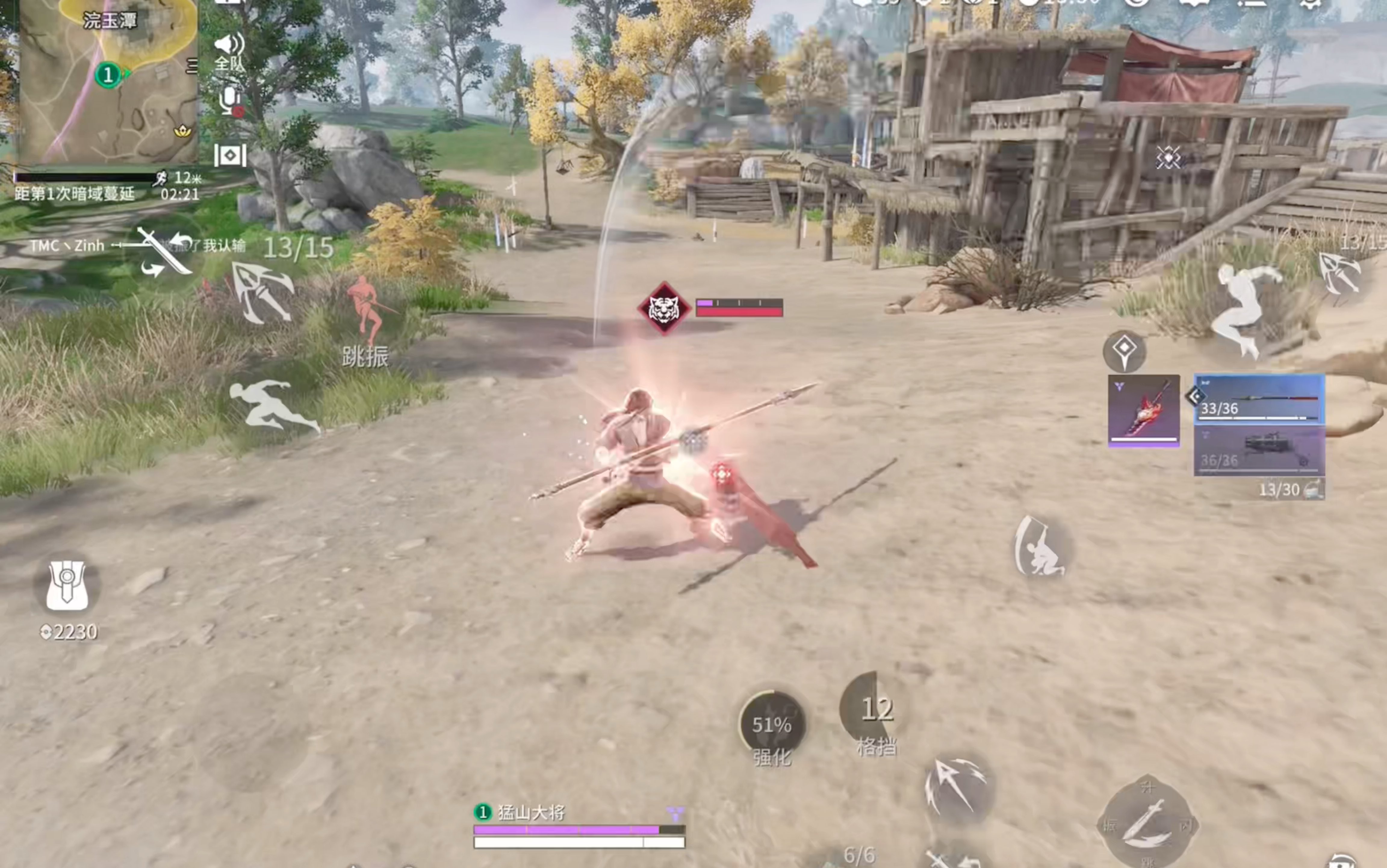This screenshot has width=1387, height=868.
Task: Tap the screen capture frame icon
Action: (x=230, y=155)
